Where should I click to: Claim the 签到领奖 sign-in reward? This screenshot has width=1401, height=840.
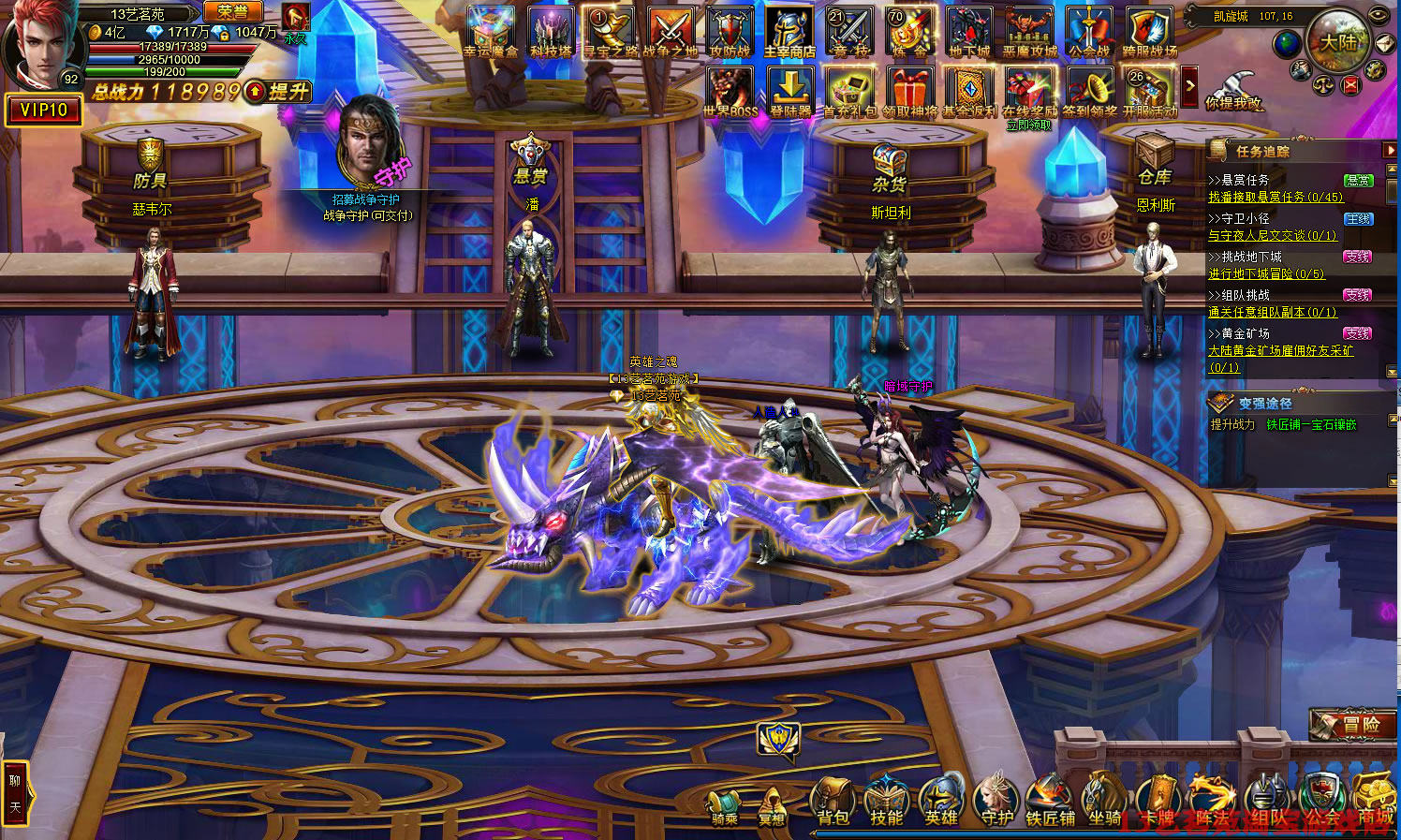1089,92
